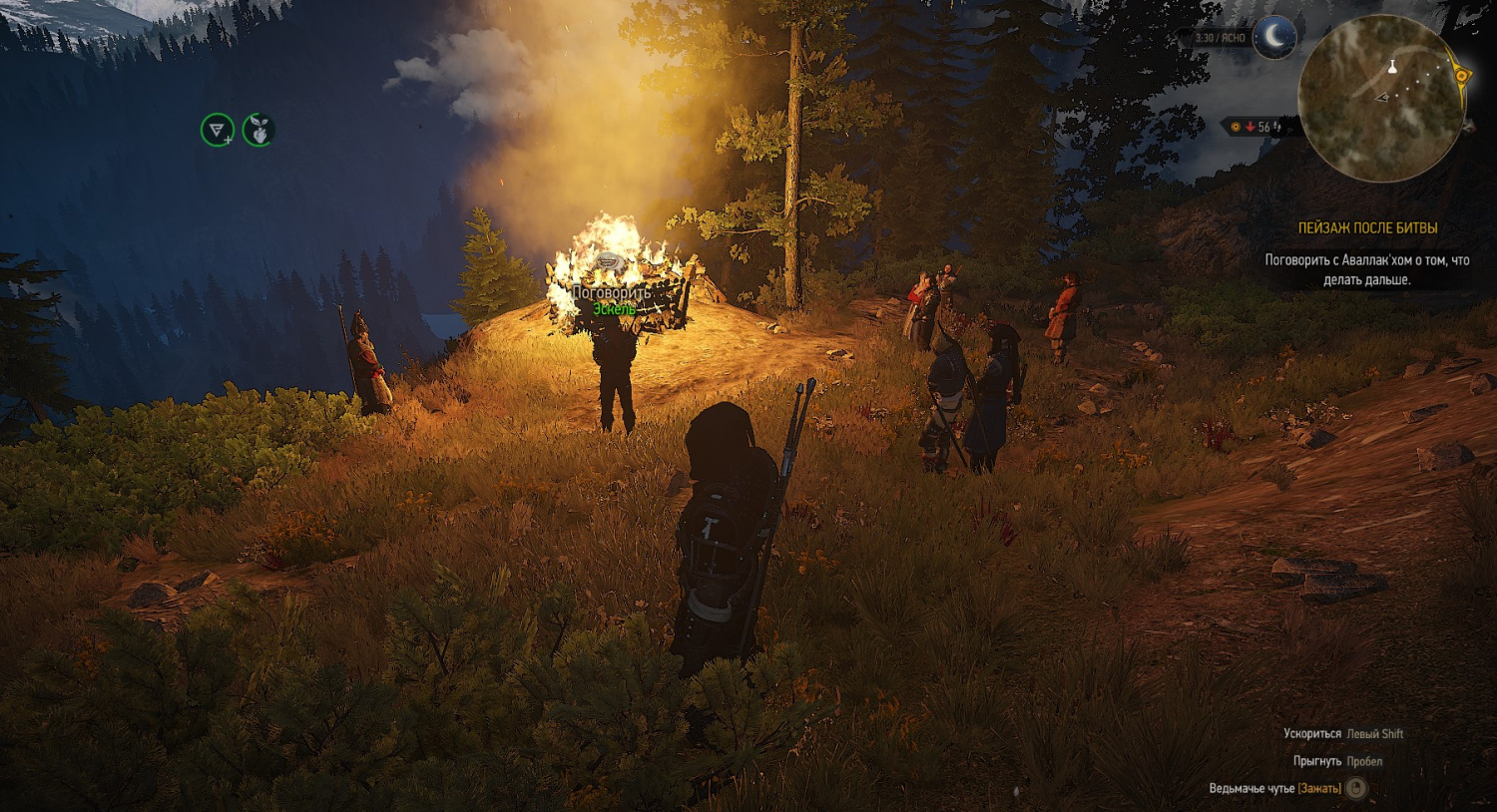Select the flask marker on the minimap

click(1392, 67)
